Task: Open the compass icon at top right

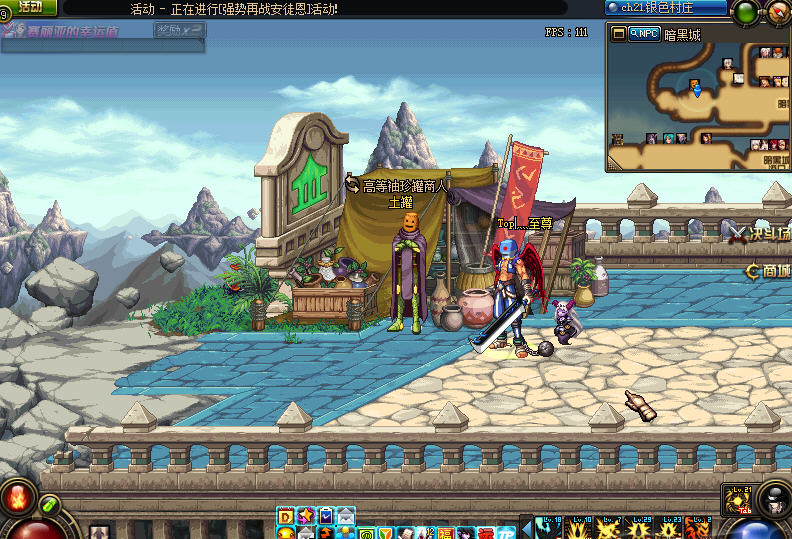Action: [779, 12]
